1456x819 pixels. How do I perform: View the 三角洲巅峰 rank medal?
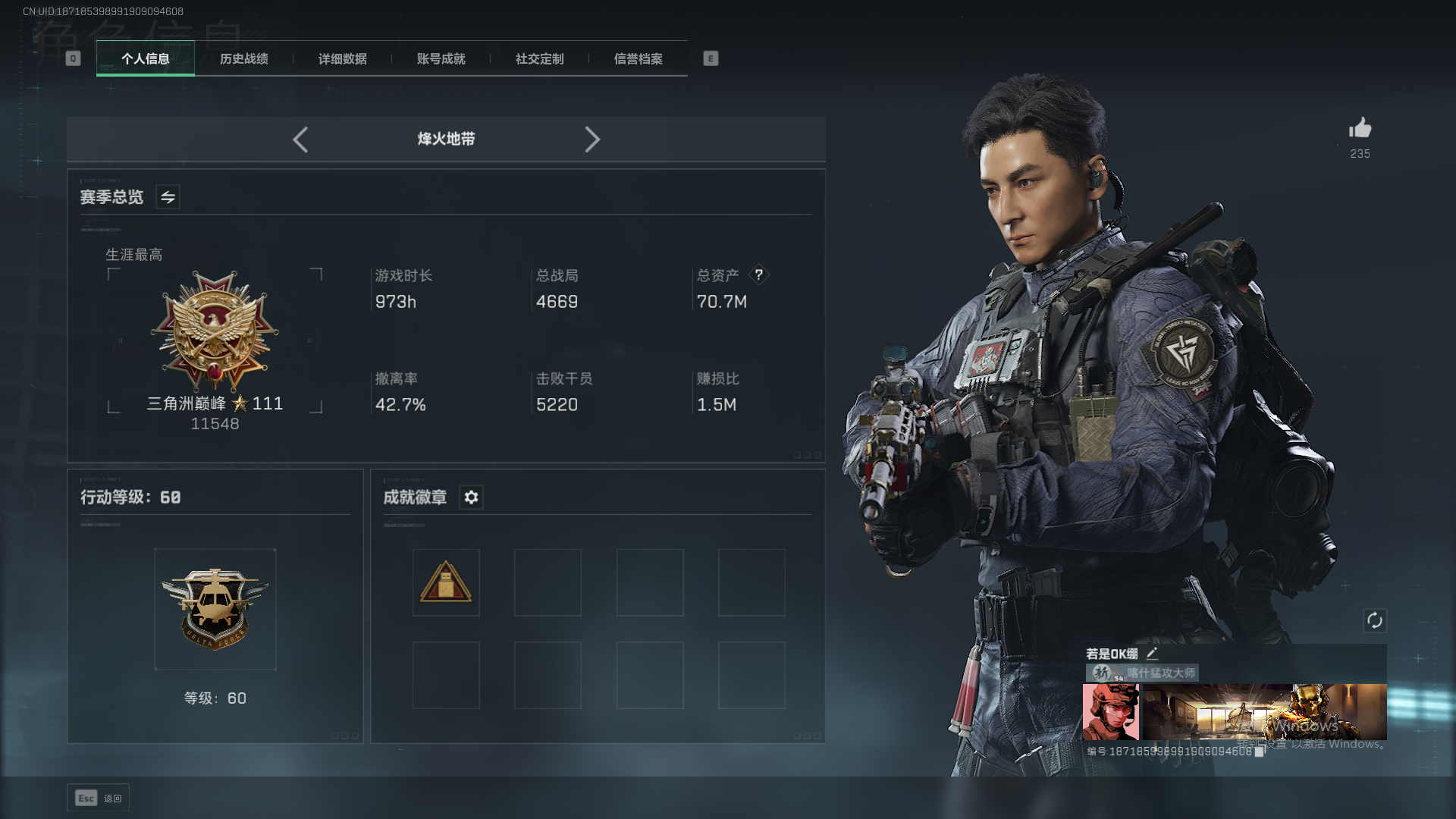215,331
